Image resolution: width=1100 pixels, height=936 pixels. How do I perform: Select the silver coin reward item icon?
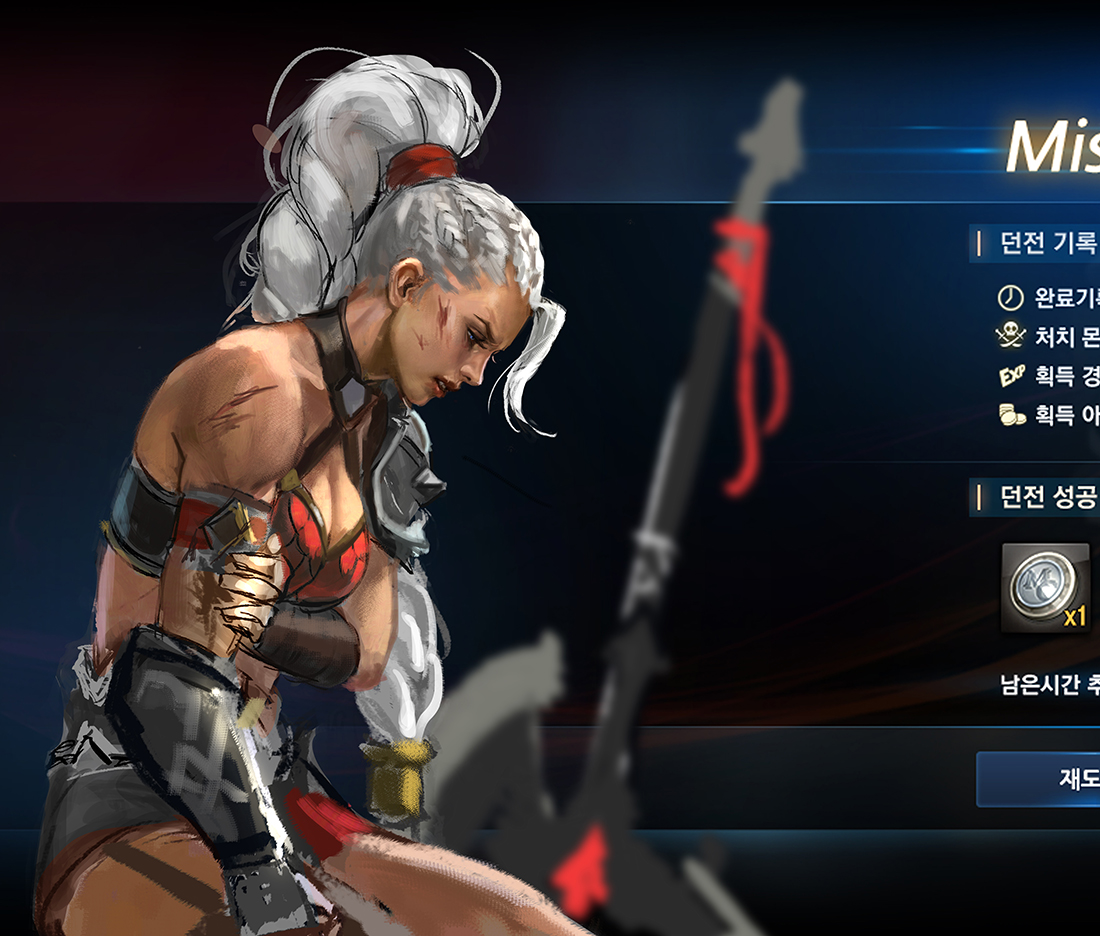(1045, 587)
